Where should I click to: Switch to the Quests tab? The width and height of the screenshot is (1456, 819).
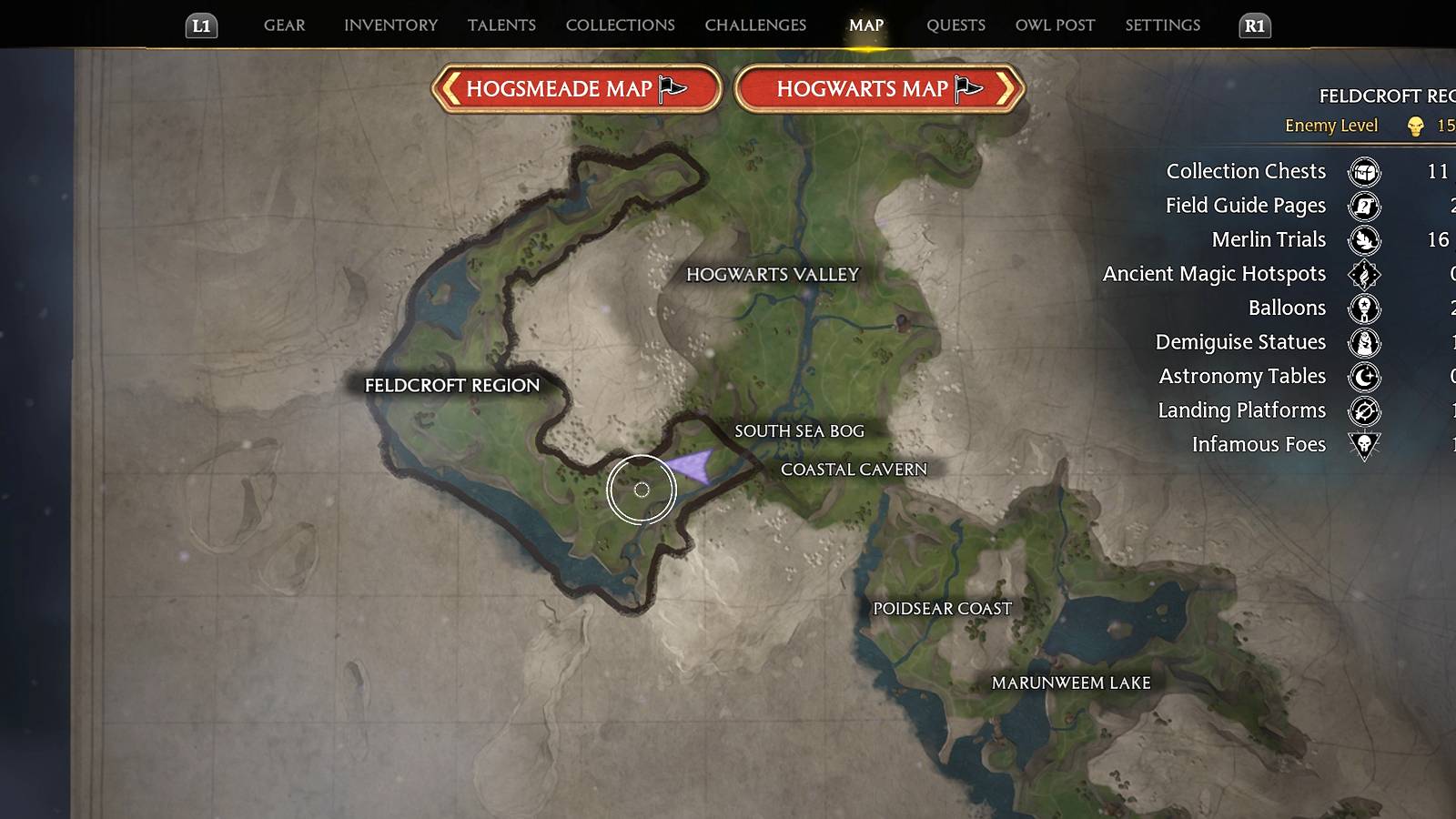955,25
